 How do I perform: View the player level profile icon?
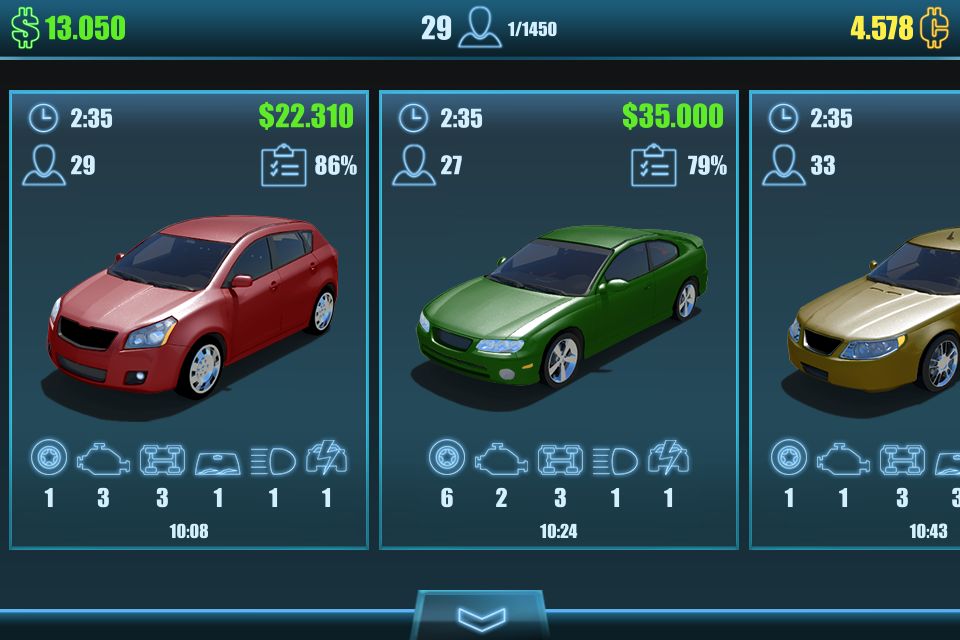tap(480, 28)
